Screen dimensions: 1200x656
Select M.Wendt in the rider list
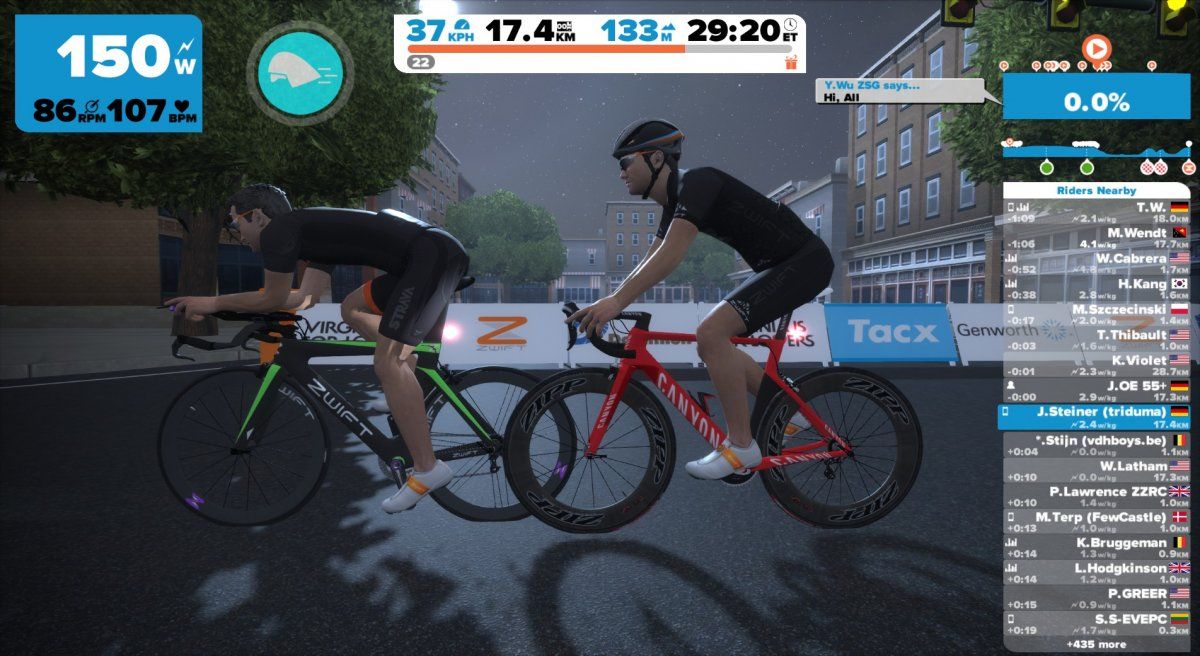pos(1097,237)
